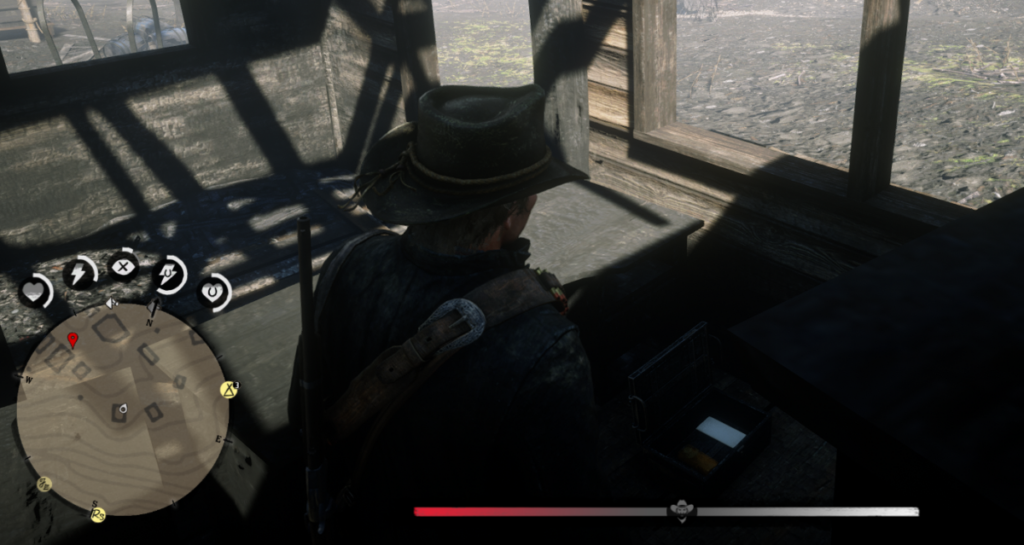
Task: Select the lightning bolt stamina core
Action: (79, 273)
